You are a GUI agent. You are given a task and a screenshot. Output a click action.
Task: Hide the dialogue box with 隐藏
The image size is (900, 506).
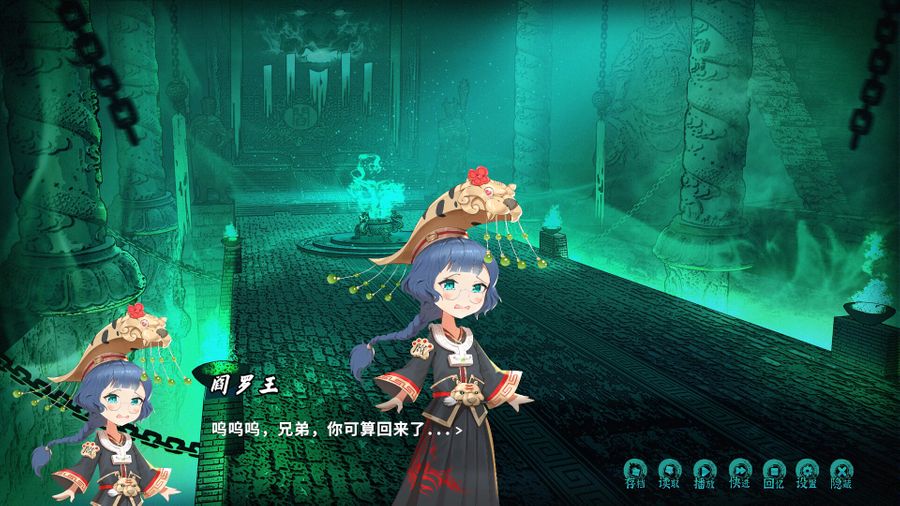(841, 472)
